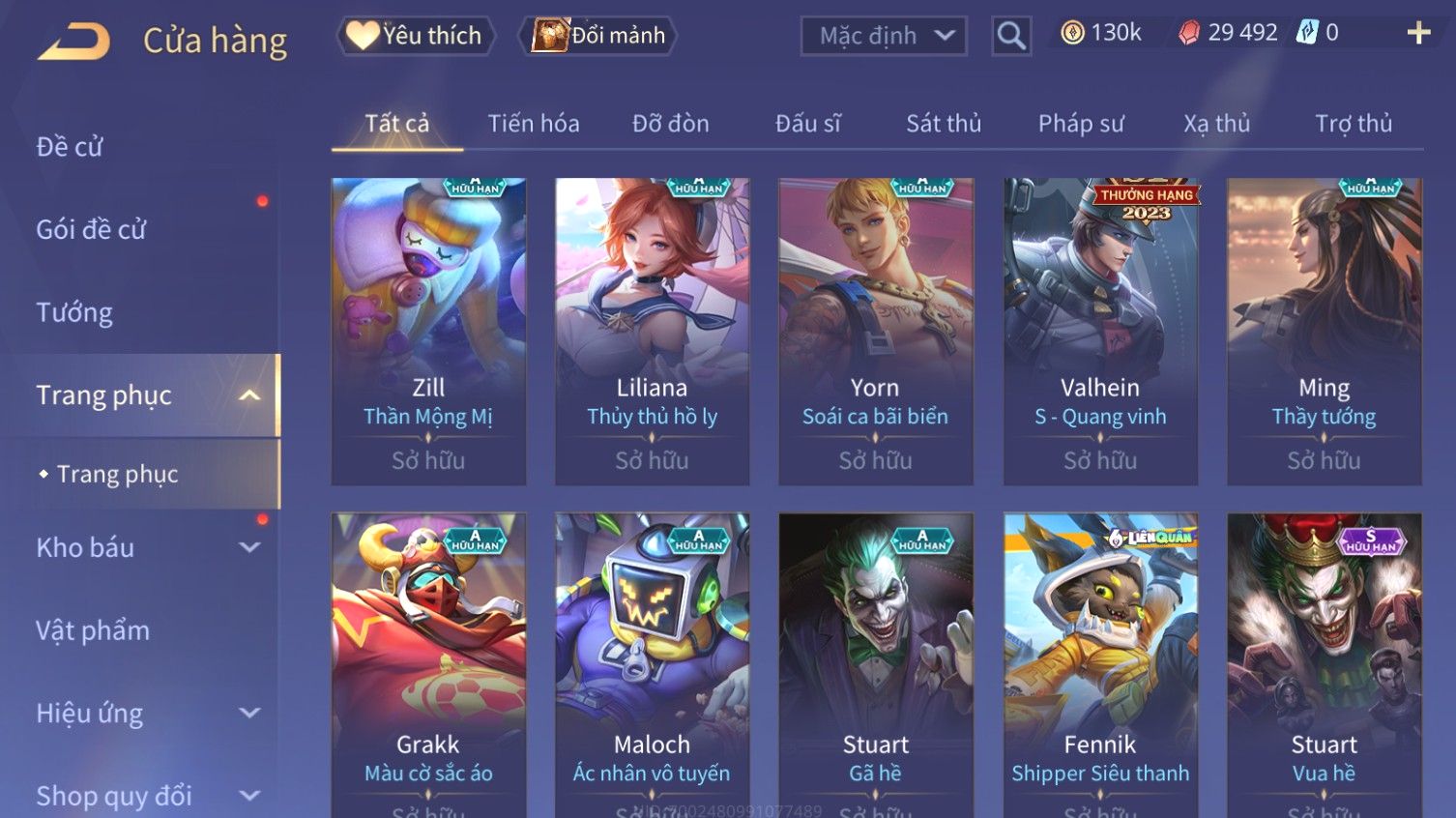View the Valhein S - Quang vinh skin

(x=1100, y=329)
